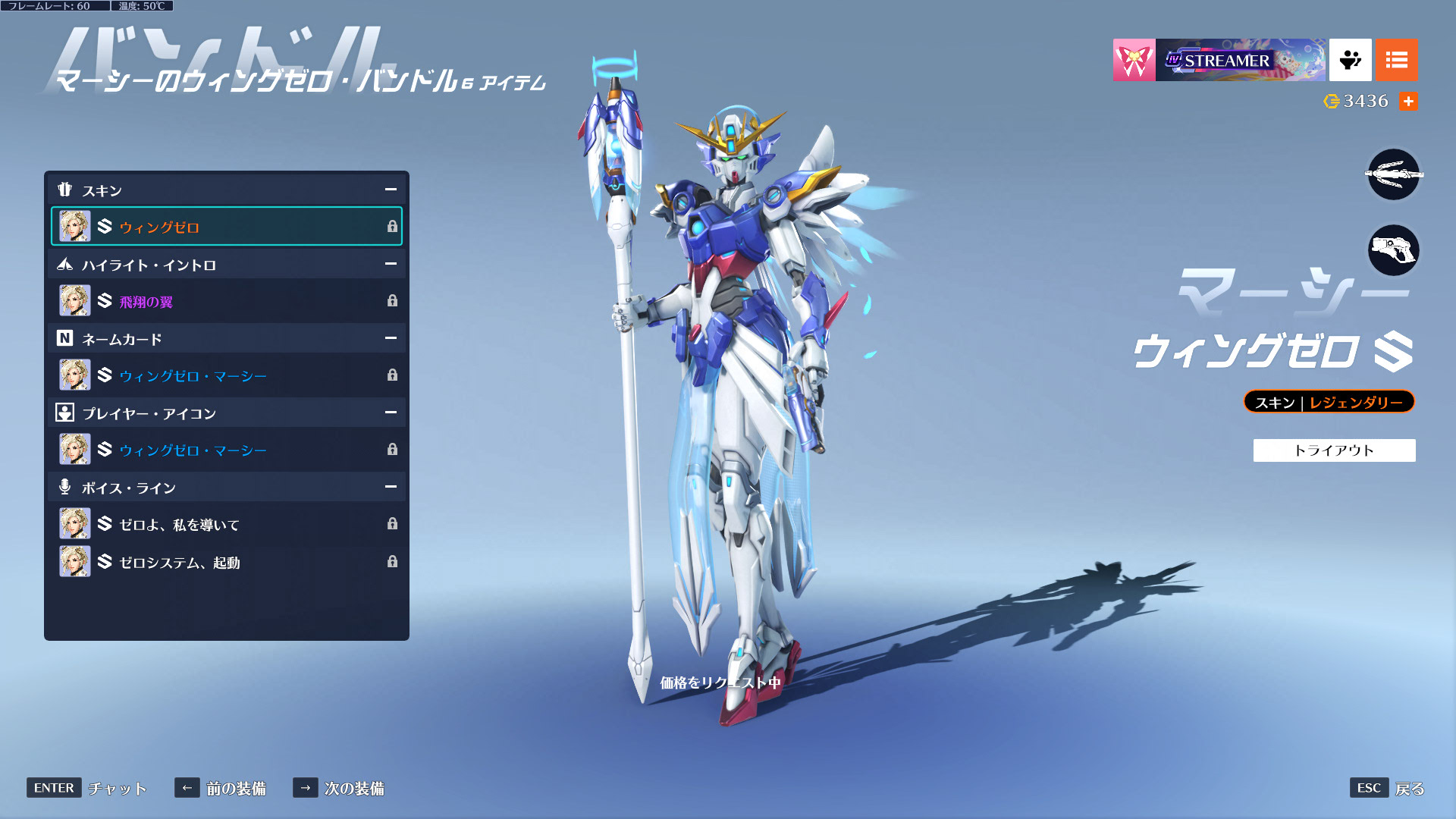Select the ゼロよ、私を導いて voice line

226,524
